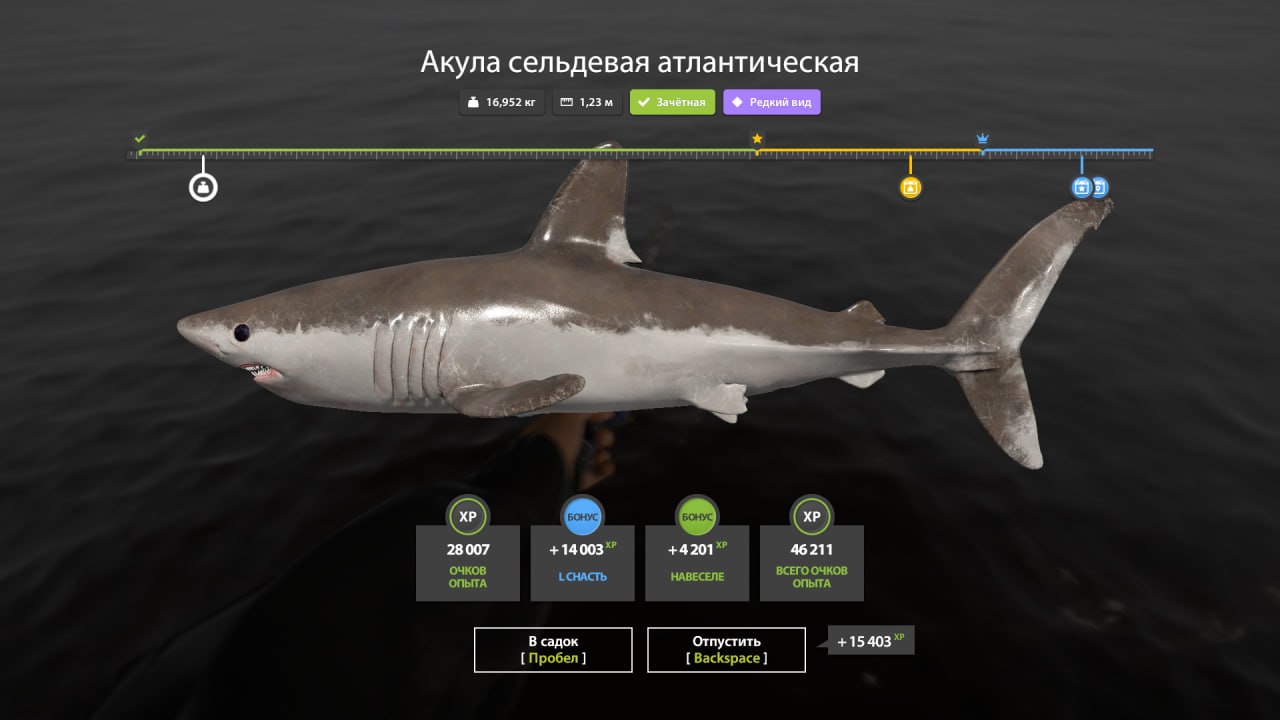
Task: Select the XP circle above 46 211
Action: 812,516
